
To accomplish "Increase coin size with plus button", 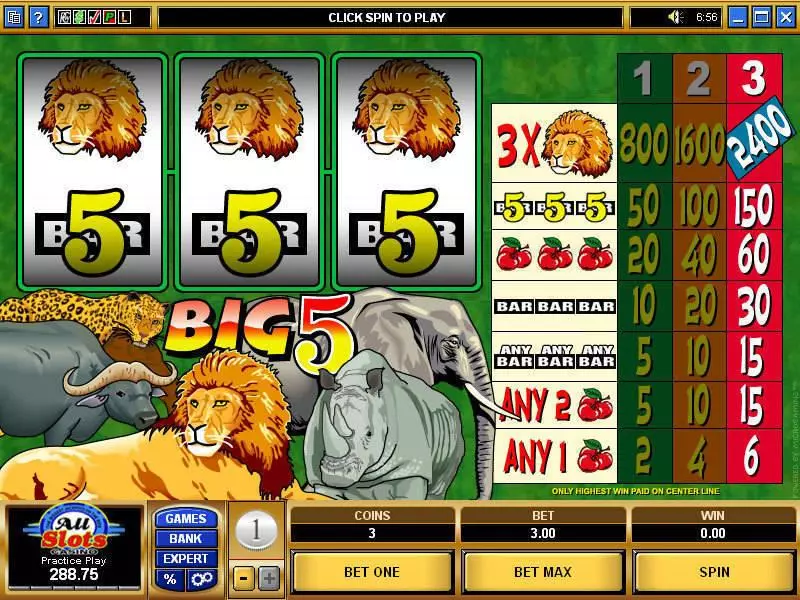I will [x=269, y=578].
